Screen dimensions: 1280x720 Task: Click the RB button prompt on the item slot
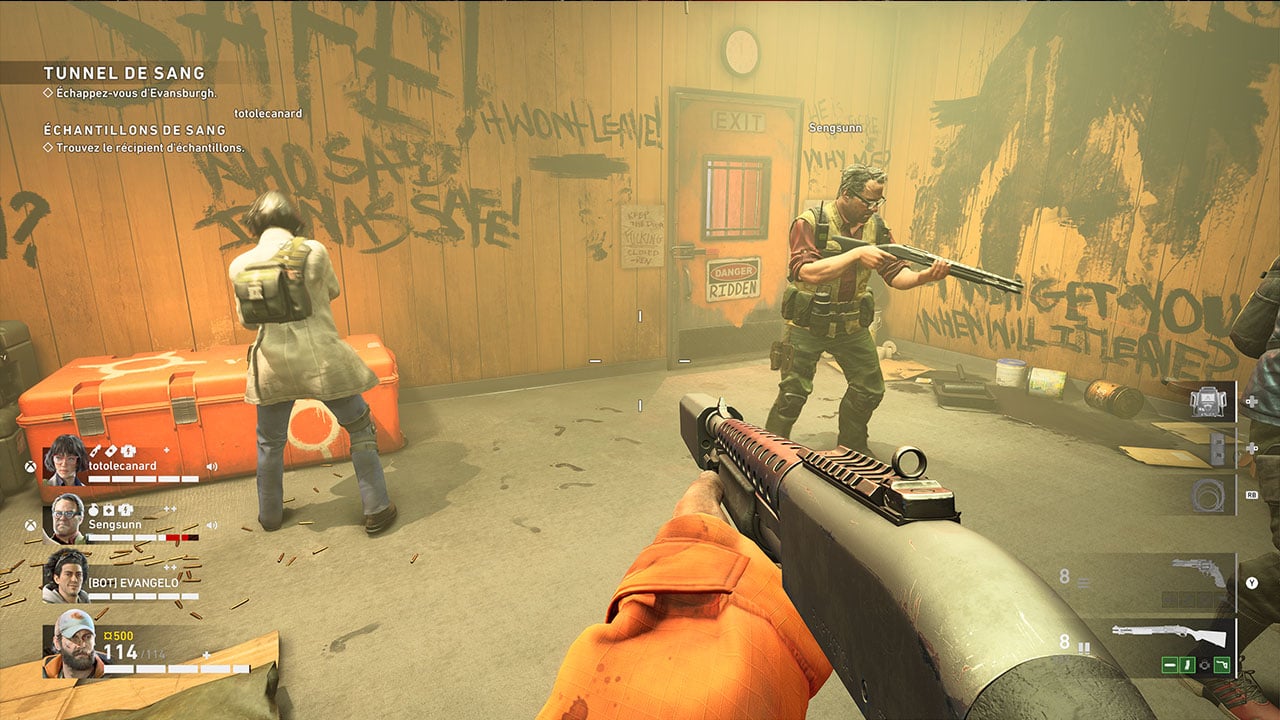1252,494
